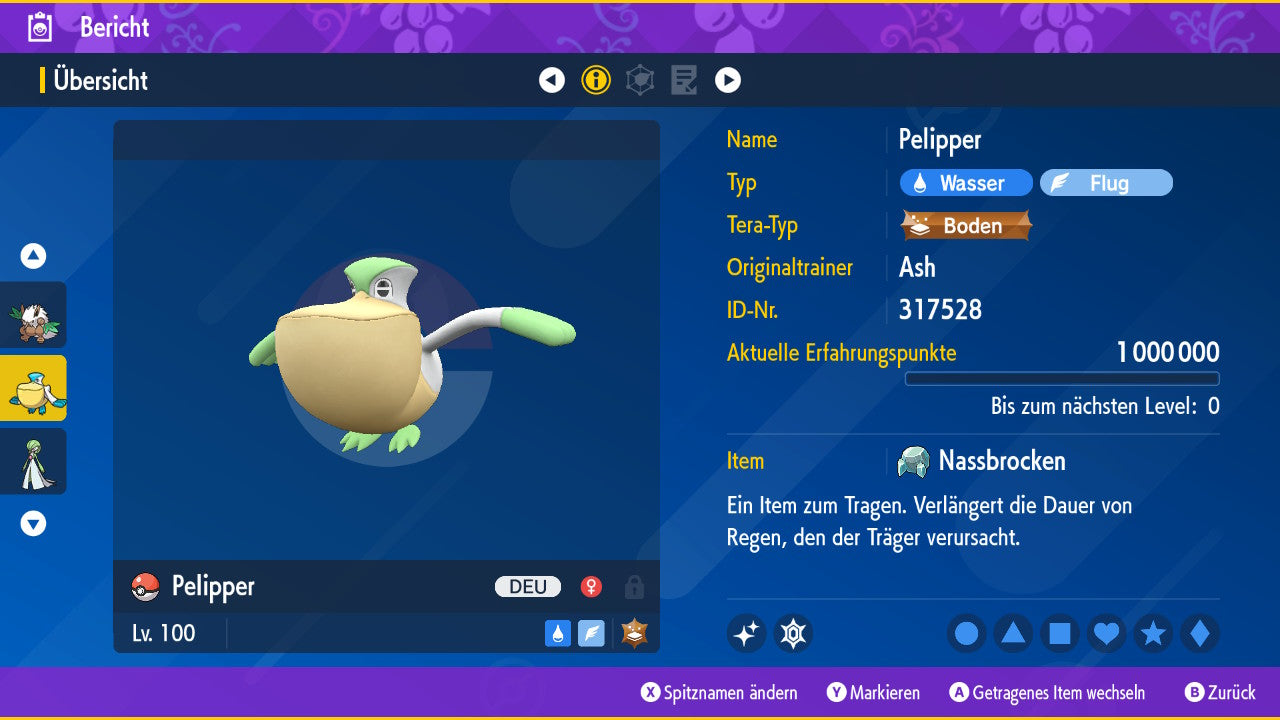The width and height of the screenshot is (1280, 720).
Task: Toggle the heart marking
Action: coord(1106,633)
